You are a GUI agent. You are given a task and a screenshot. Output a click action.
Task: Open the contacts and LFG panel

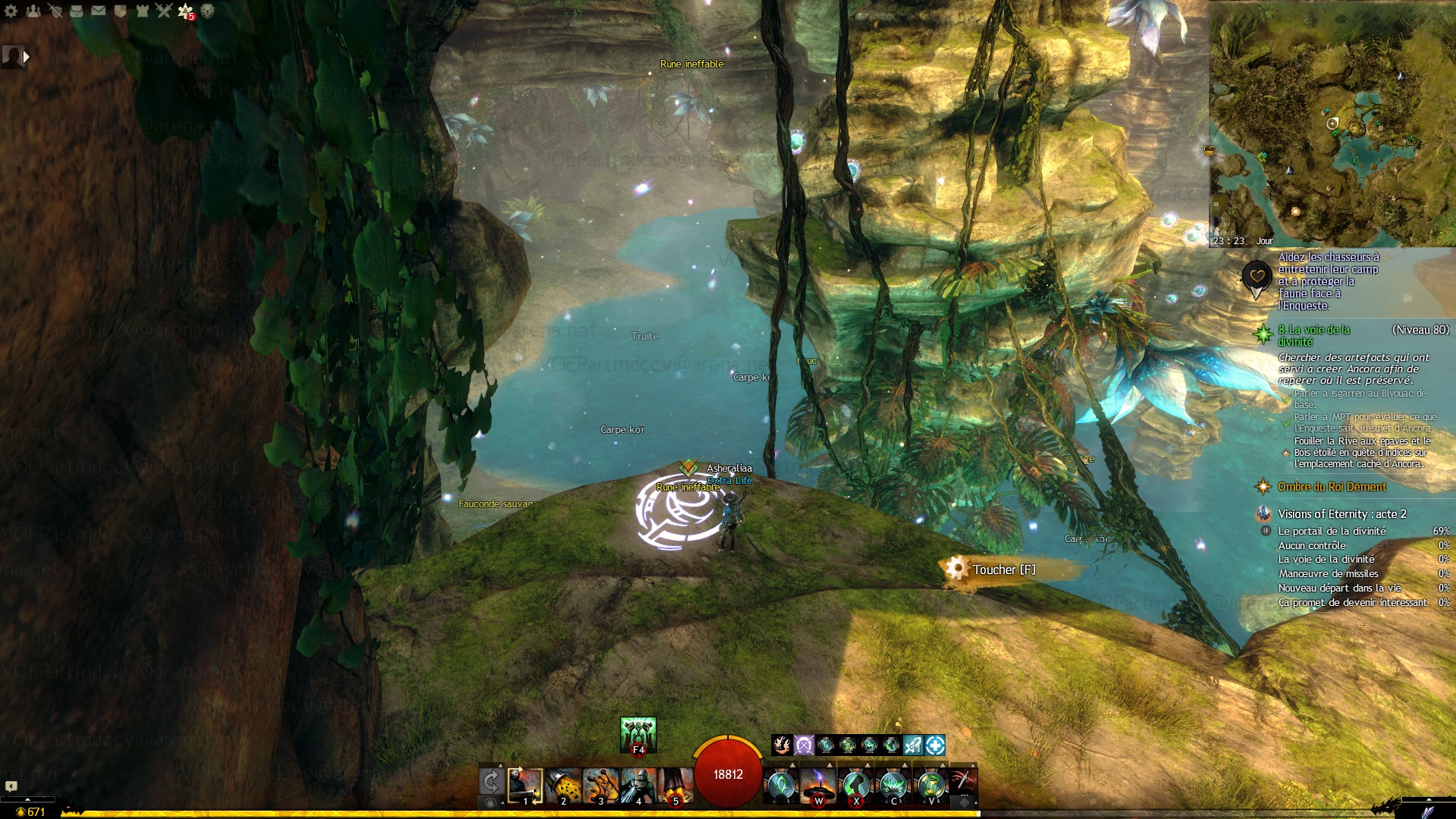(33, 11)
